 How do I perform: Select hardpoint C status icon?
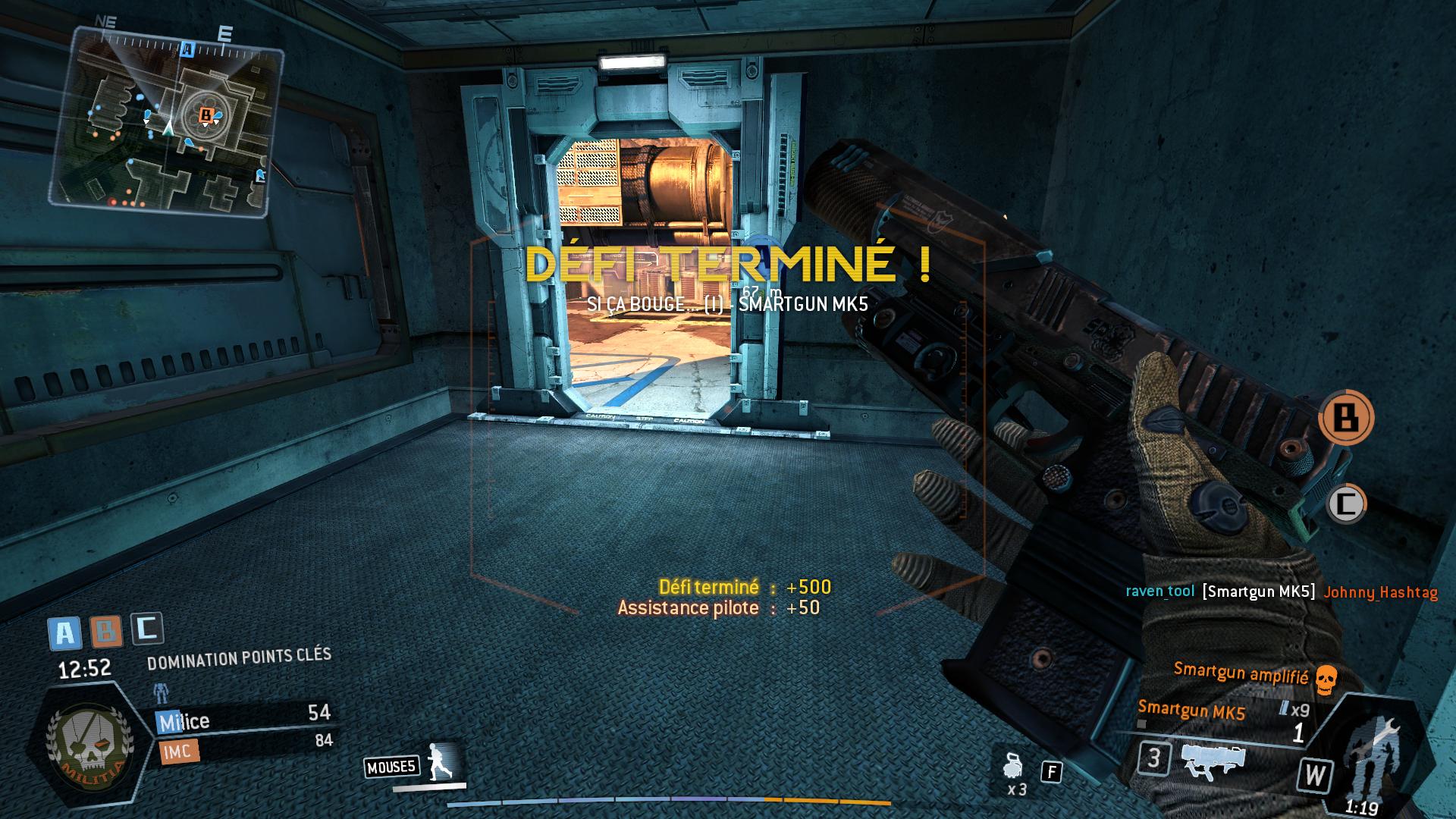click(x=147, y=628)
